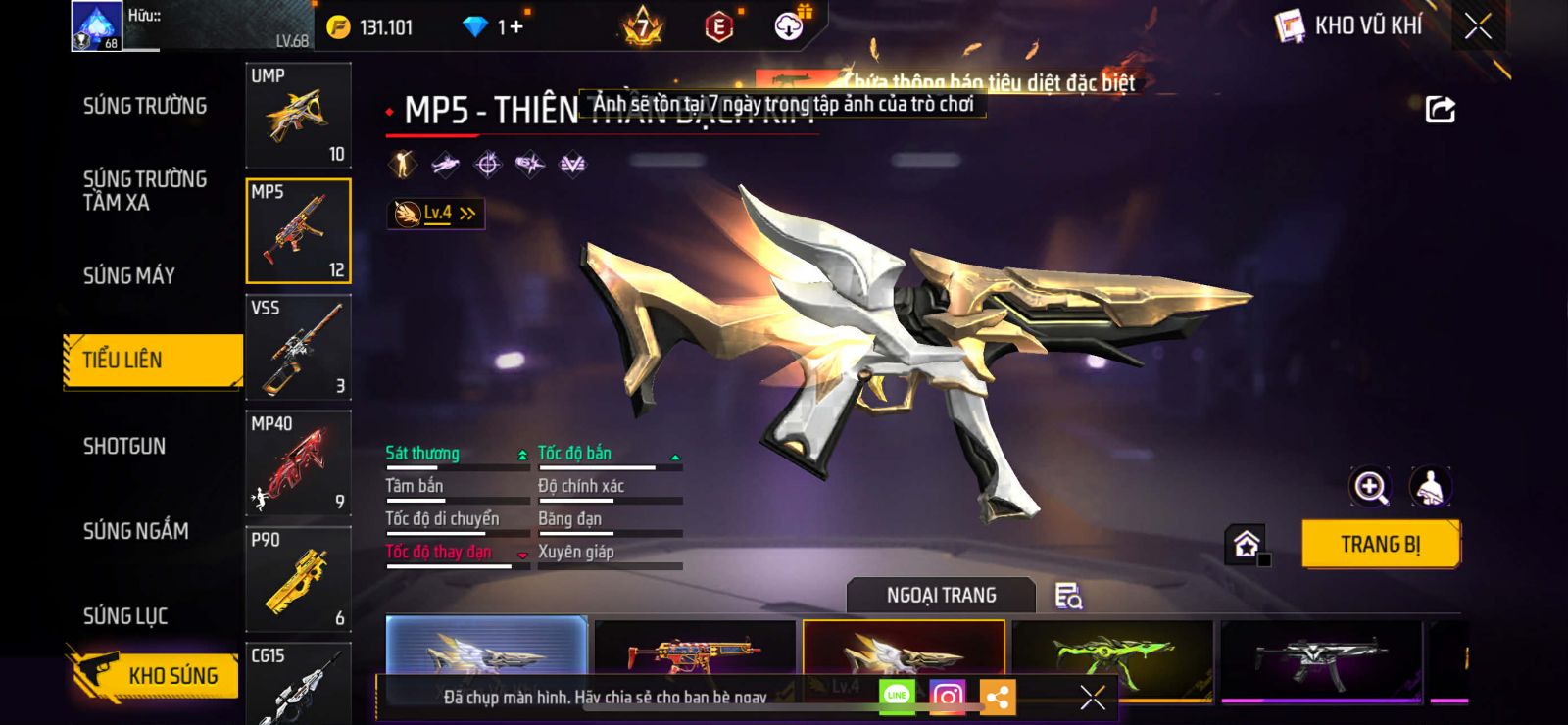The width and height of the screenshot is (1568, 725).
Task: Choose the Shotgun weapon category
Action: click(x=124, y=447)
